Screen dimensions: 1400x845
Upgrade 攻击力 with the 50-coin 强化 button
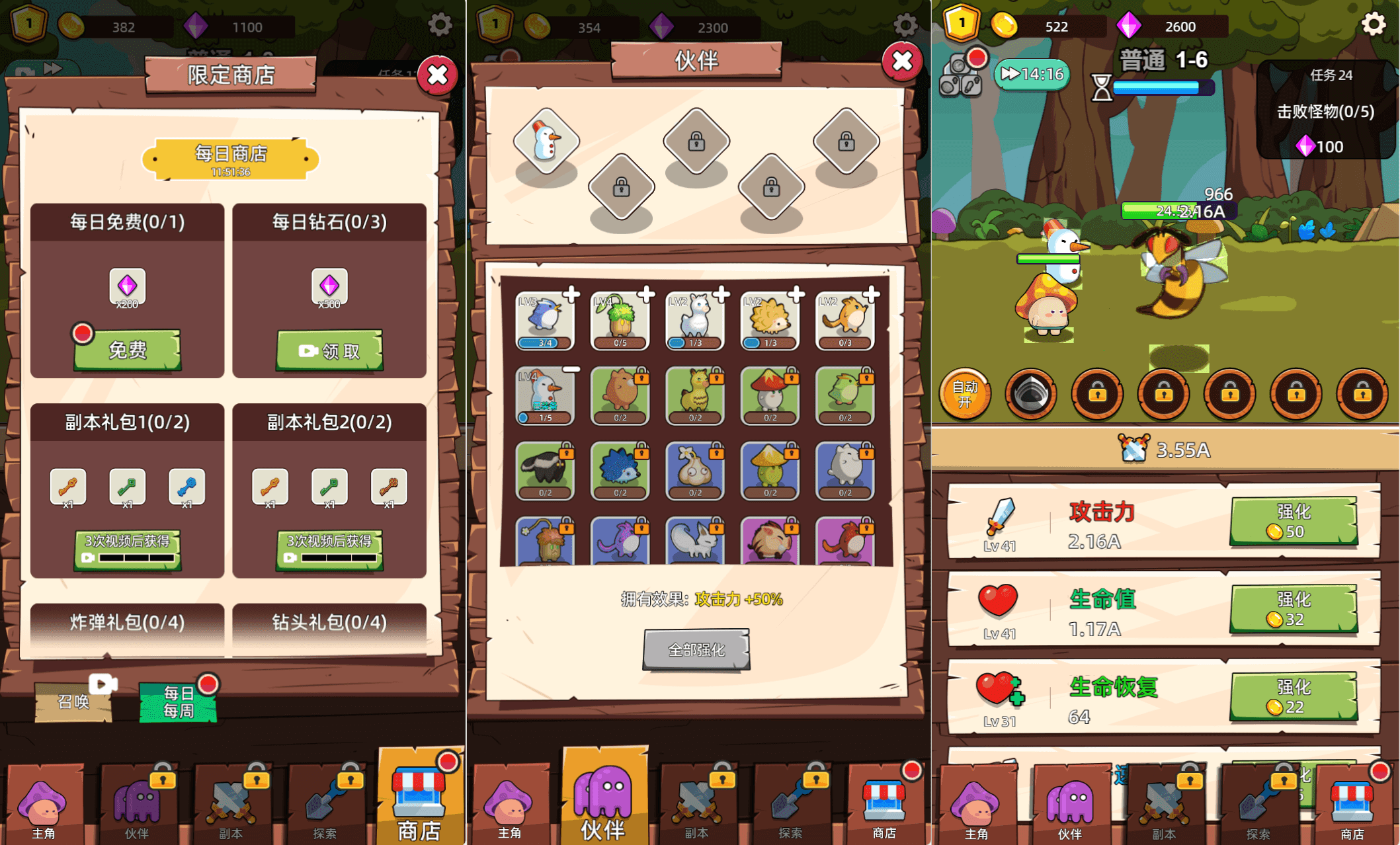[1293, 522]
